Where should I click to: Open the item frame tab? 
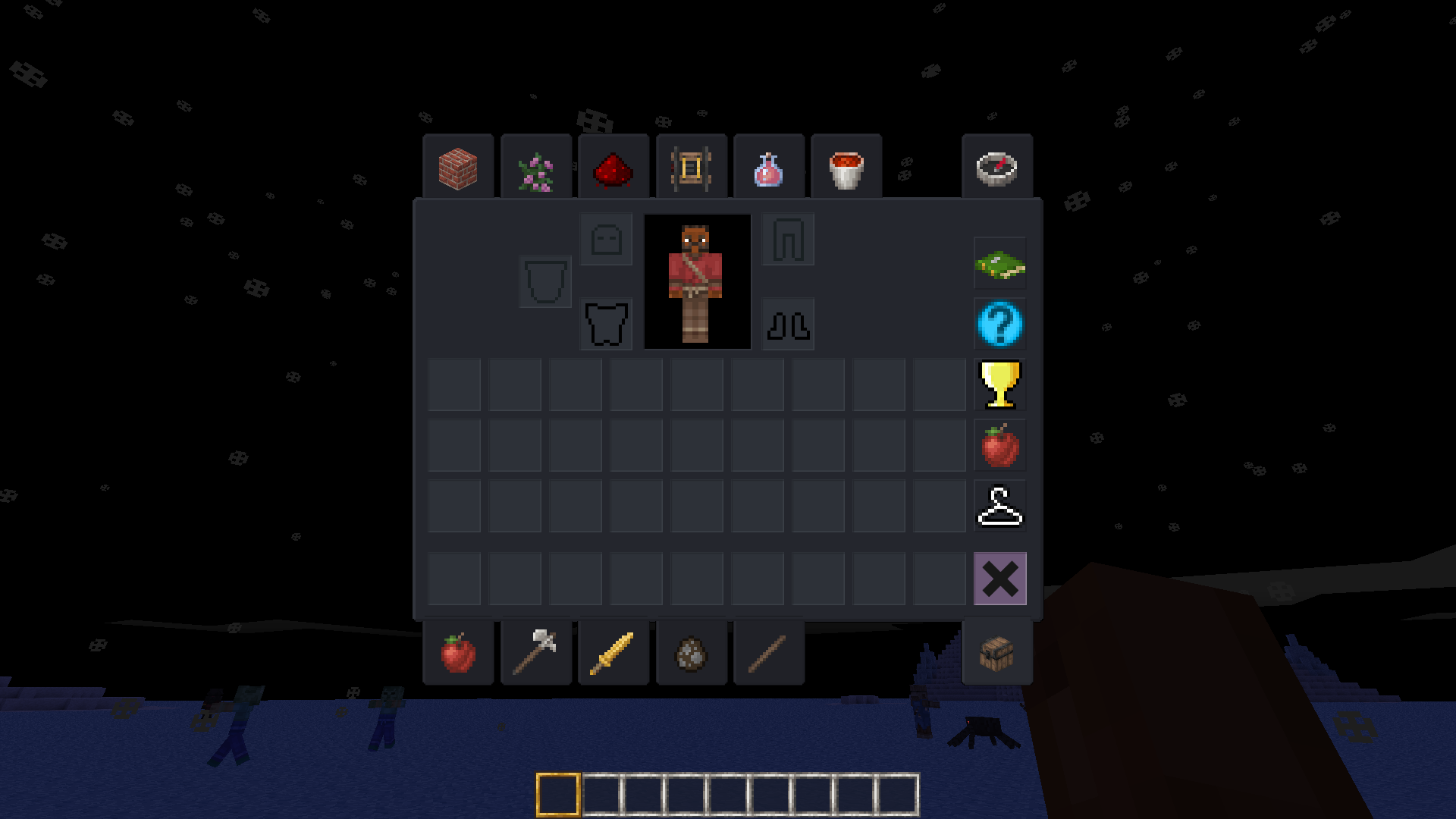pyautogui.click(x=691, y=168)
